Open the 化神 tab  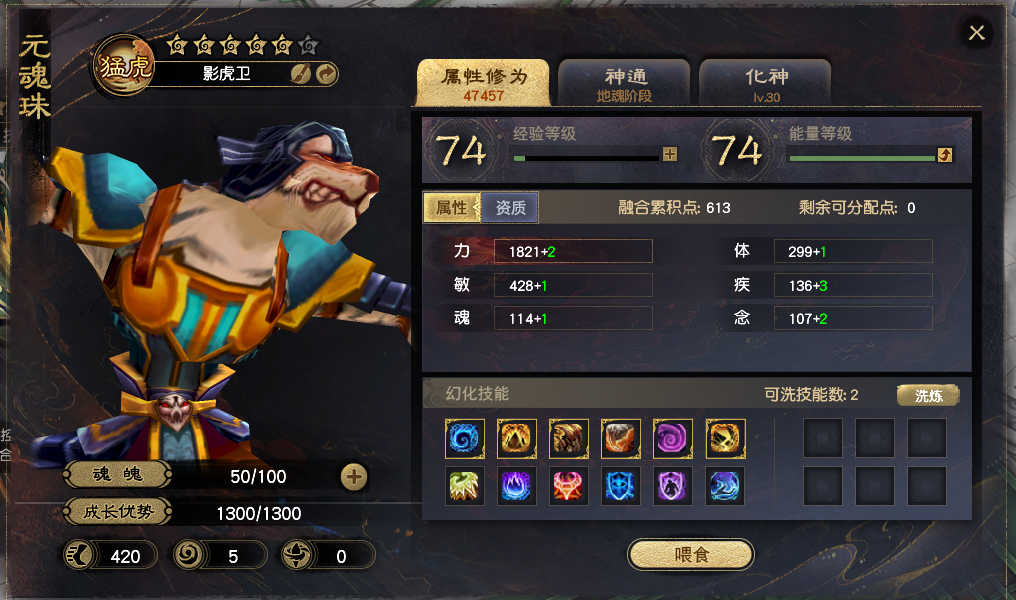click(766, 83)
